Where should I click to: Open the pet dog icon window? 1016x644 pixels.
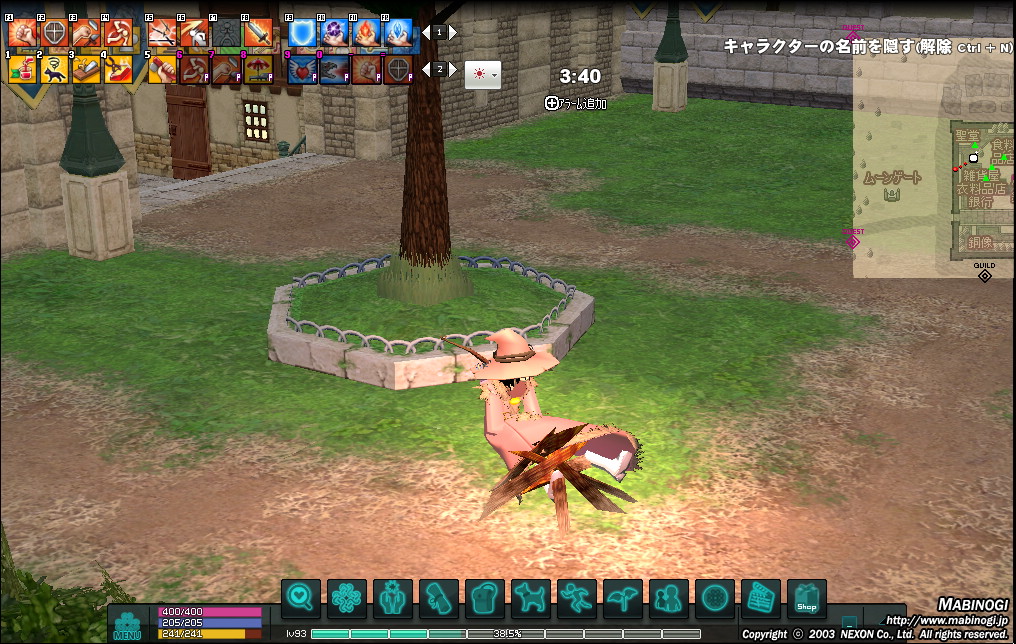(530, 599)
